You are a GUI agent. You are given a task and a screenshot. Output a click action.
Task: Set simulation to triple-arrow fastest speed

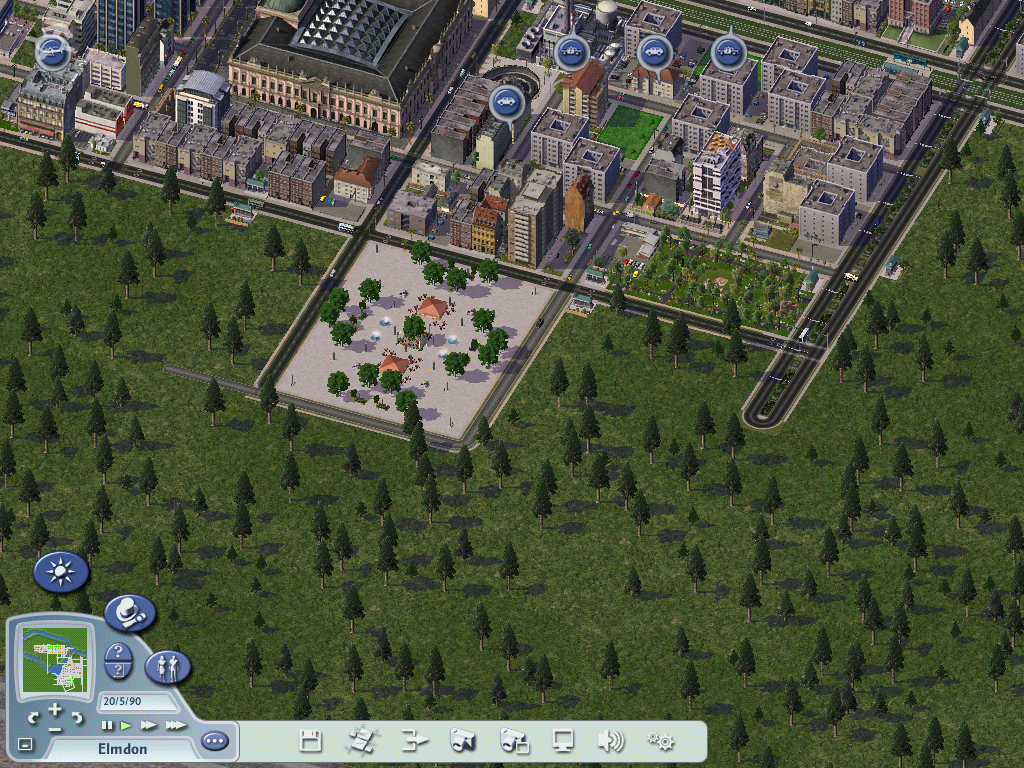click(175, 725)
